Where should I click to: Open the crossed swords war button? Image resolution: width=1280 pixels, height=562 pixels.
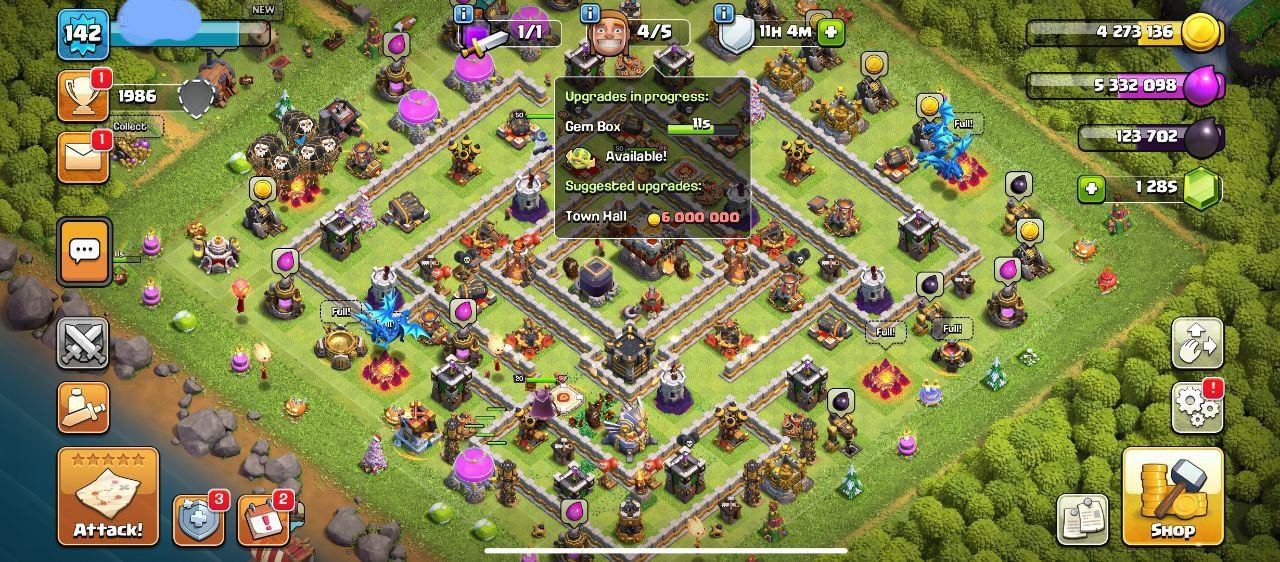[x=83, y=344]
